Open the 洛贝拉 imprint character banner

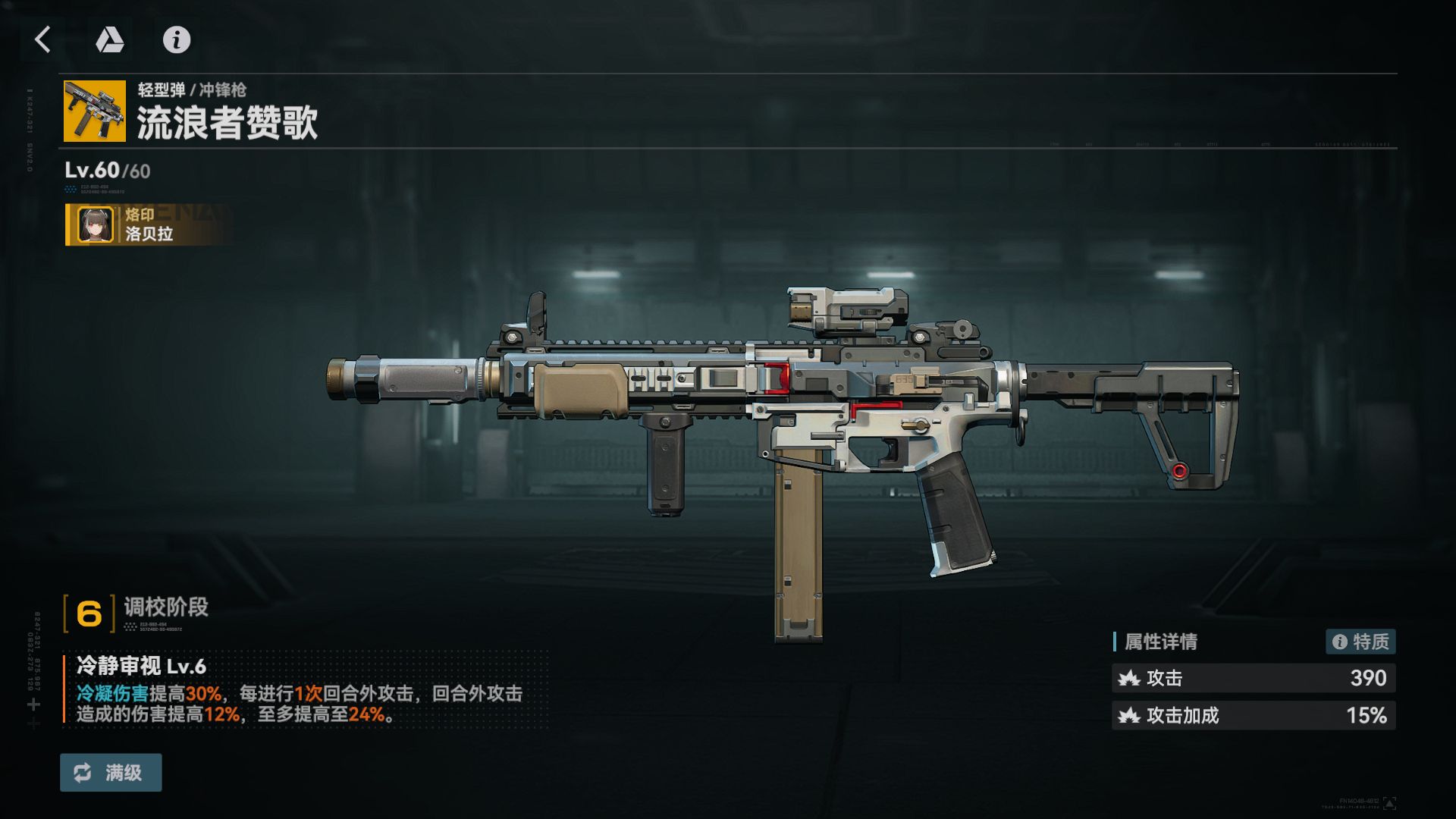[x=149, y=224]
